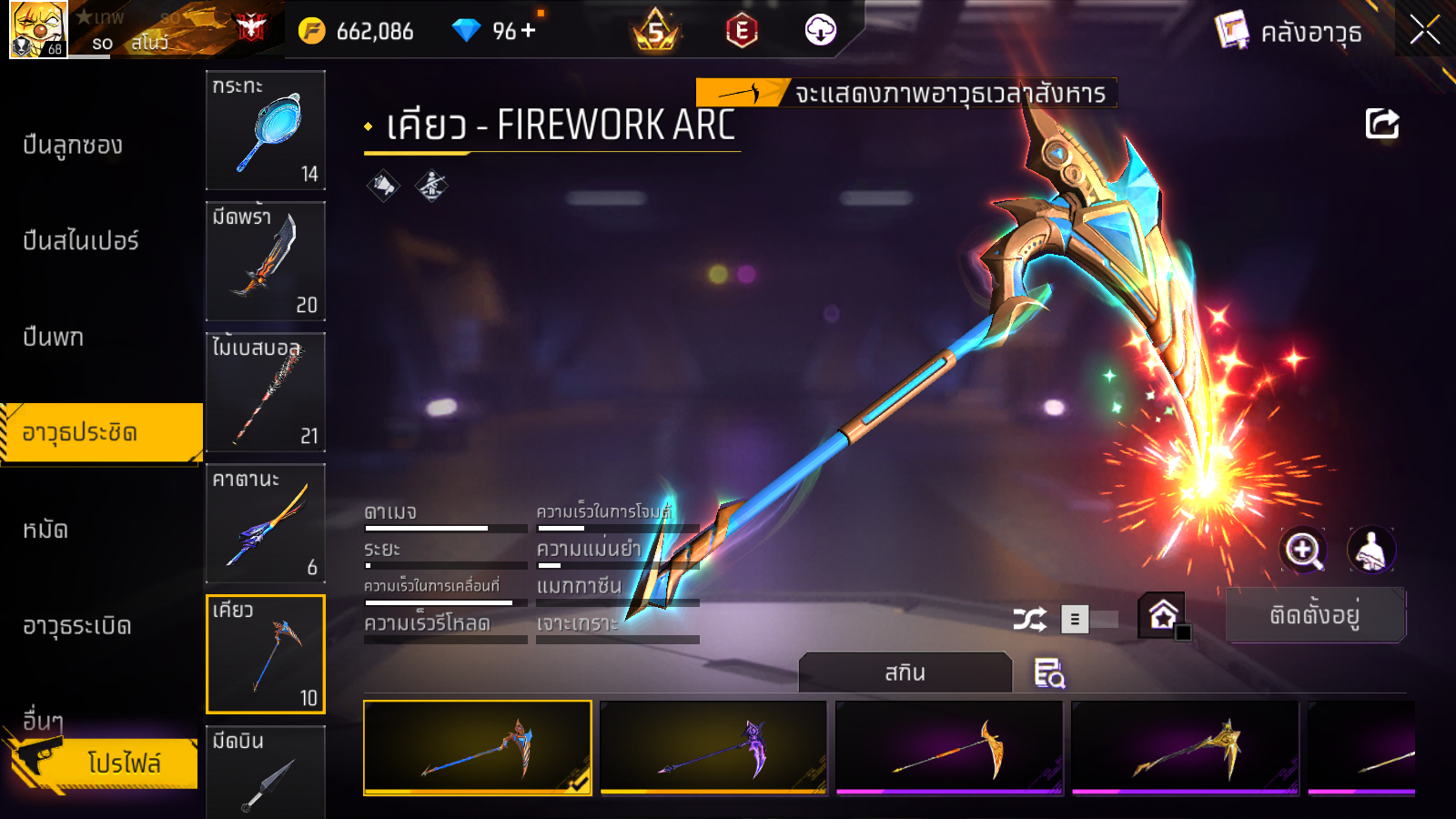The width and height of the screenshot is (1456, 819).
Task: Close the weapon armory screen
Action: point(1424,30)
